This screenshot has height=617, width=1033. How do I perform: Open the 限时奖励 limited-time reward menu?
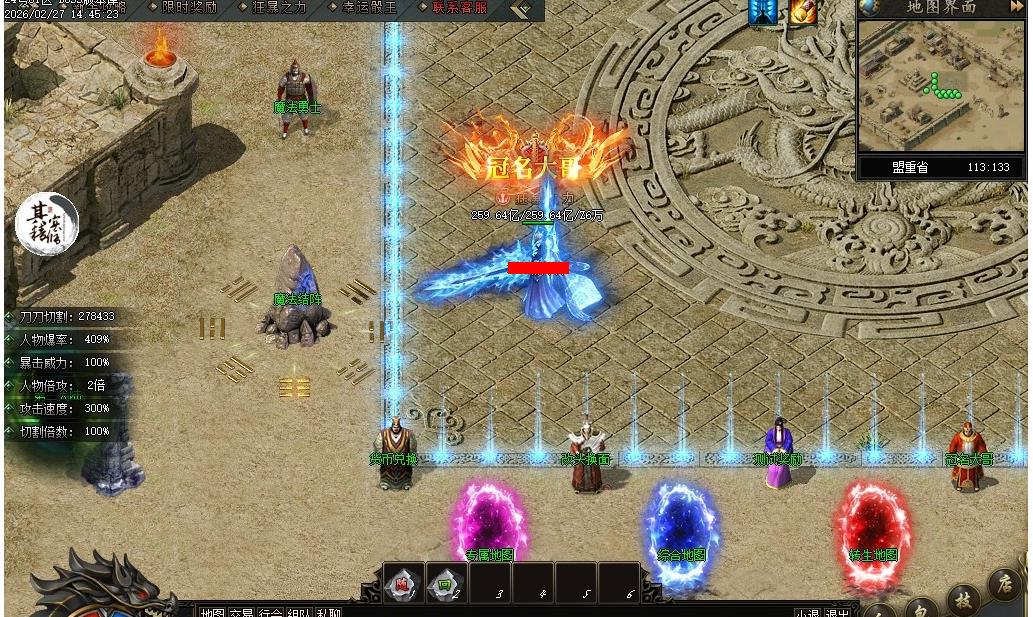coord(188,8)
